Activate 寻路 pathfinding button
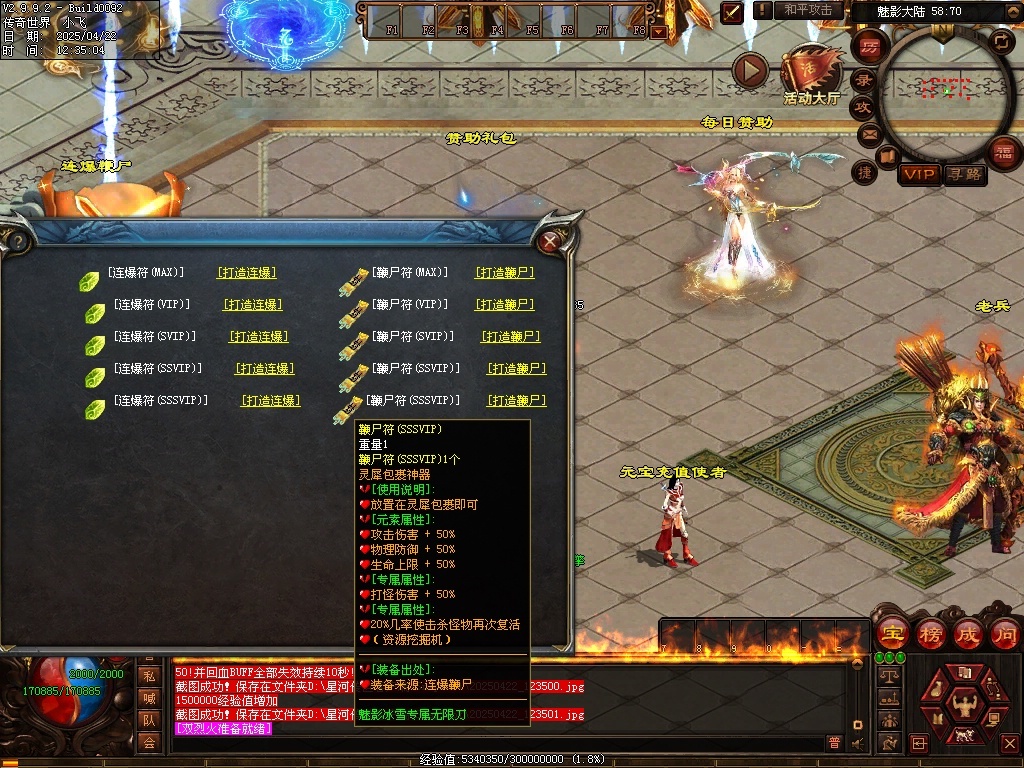This screenshot has height=768, width=1024. 964,174
